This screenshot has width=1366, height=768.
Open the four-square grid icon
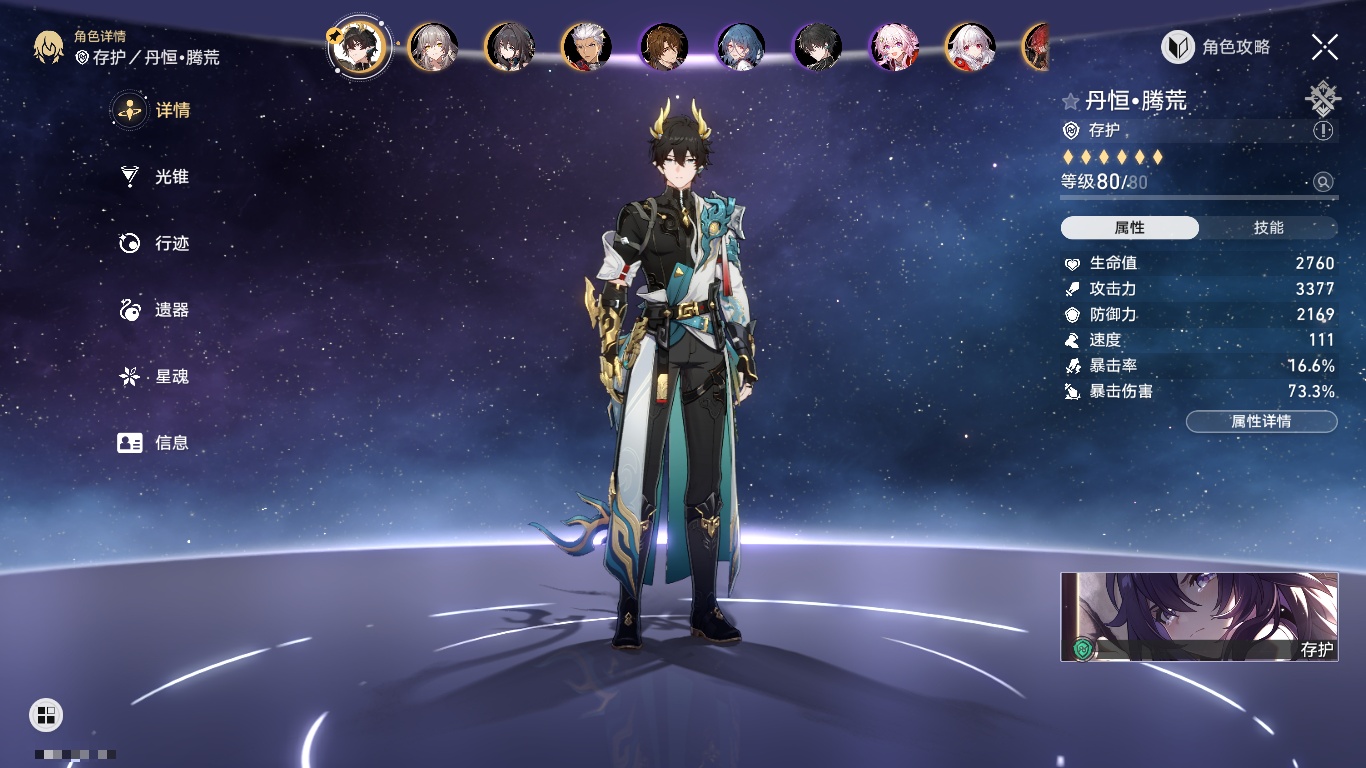[46, 715]
